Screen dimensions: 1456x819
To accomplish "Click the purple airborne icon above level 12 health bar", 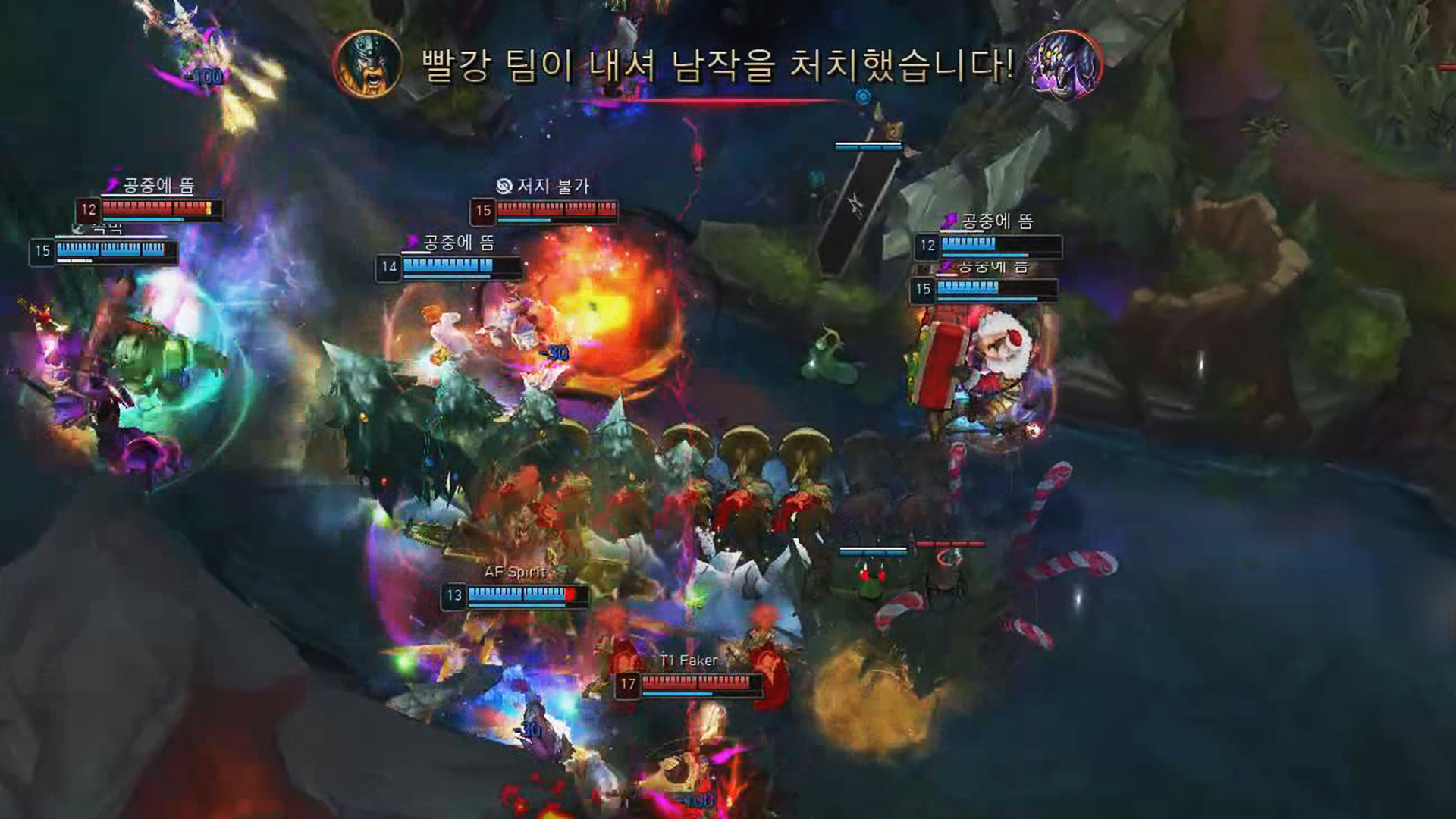I will coord(950,221).
